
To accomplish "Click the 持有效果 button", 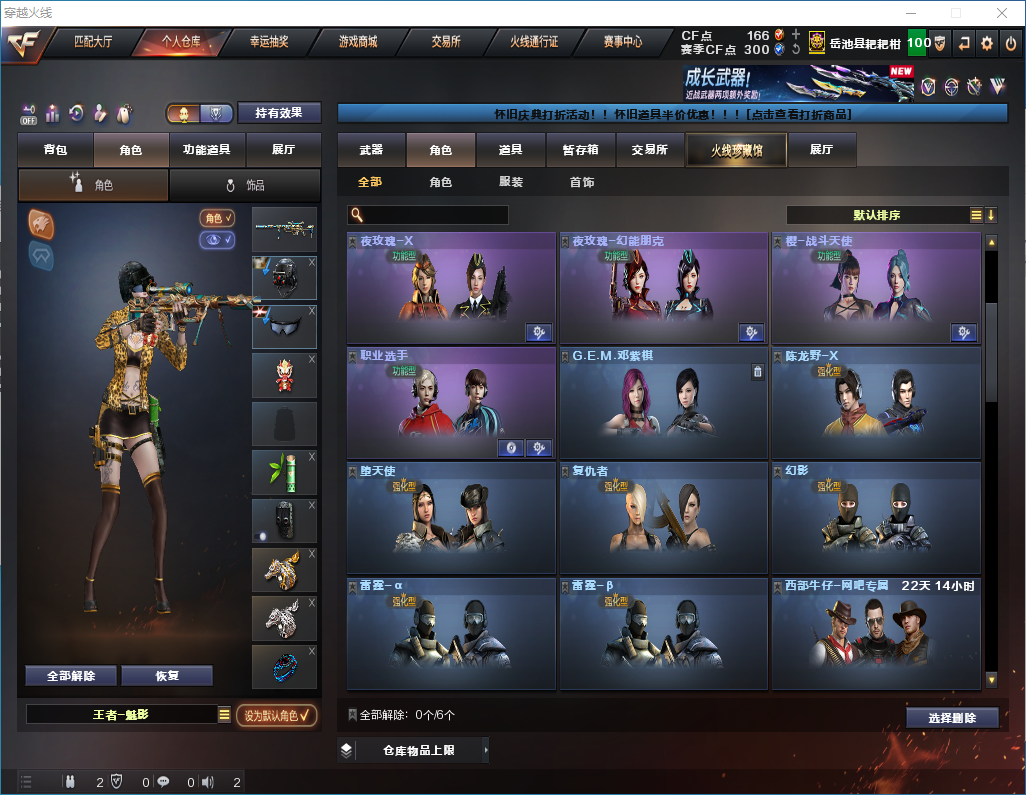I will pyautogui.click(x=279, y=113).
